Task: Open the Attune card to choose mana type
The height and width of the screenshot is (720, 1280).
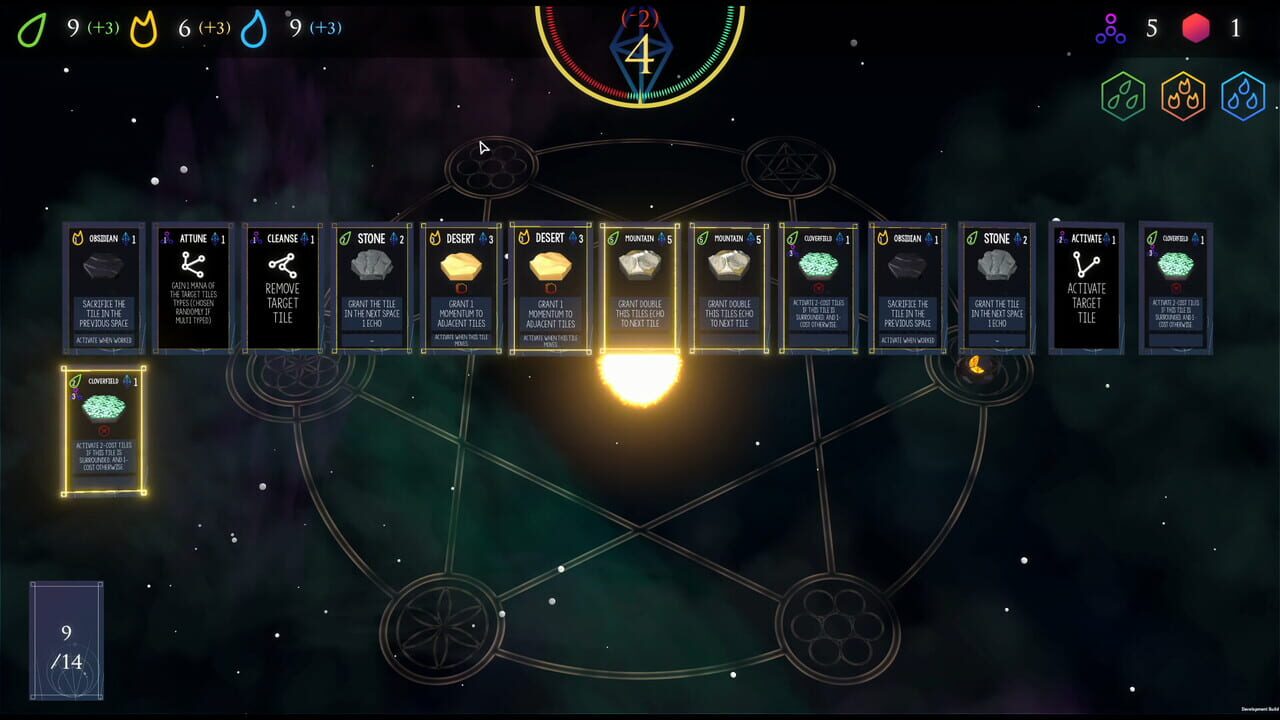Action: click(193, 285)
